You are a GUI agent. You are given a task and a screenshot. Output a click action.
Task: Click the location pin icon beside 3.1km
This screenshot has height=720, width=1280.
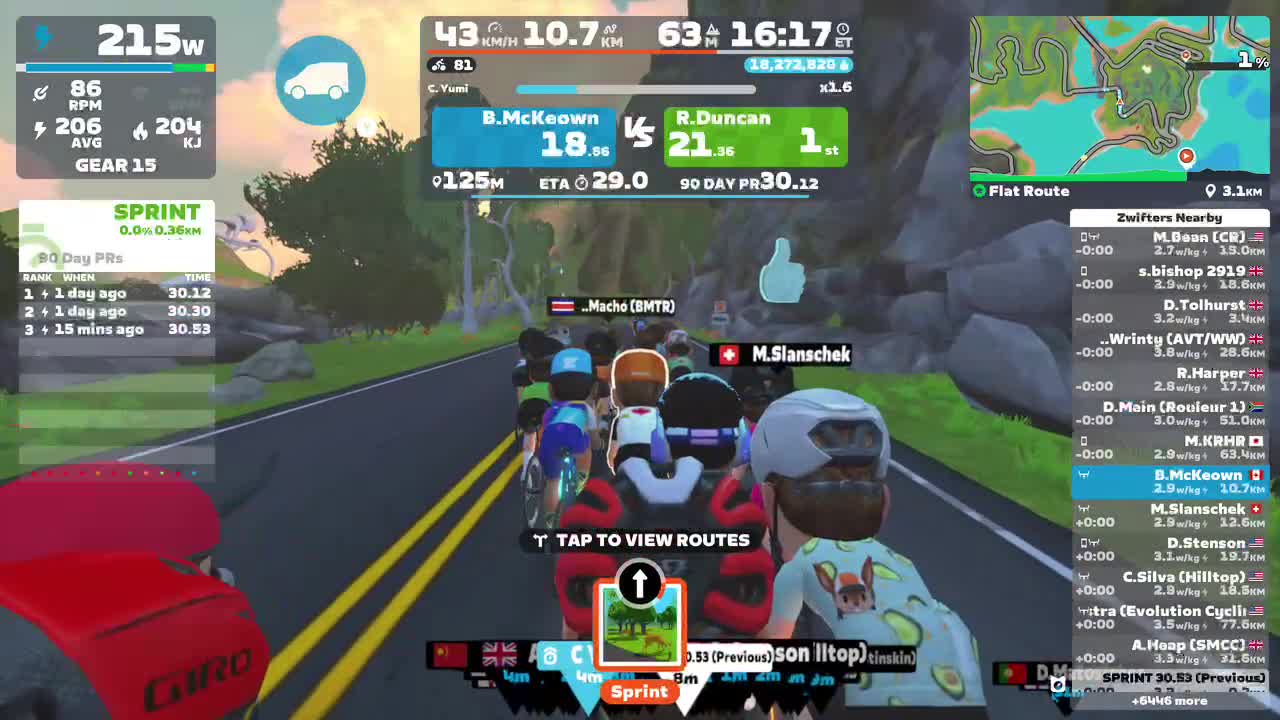coord(1208,190)
